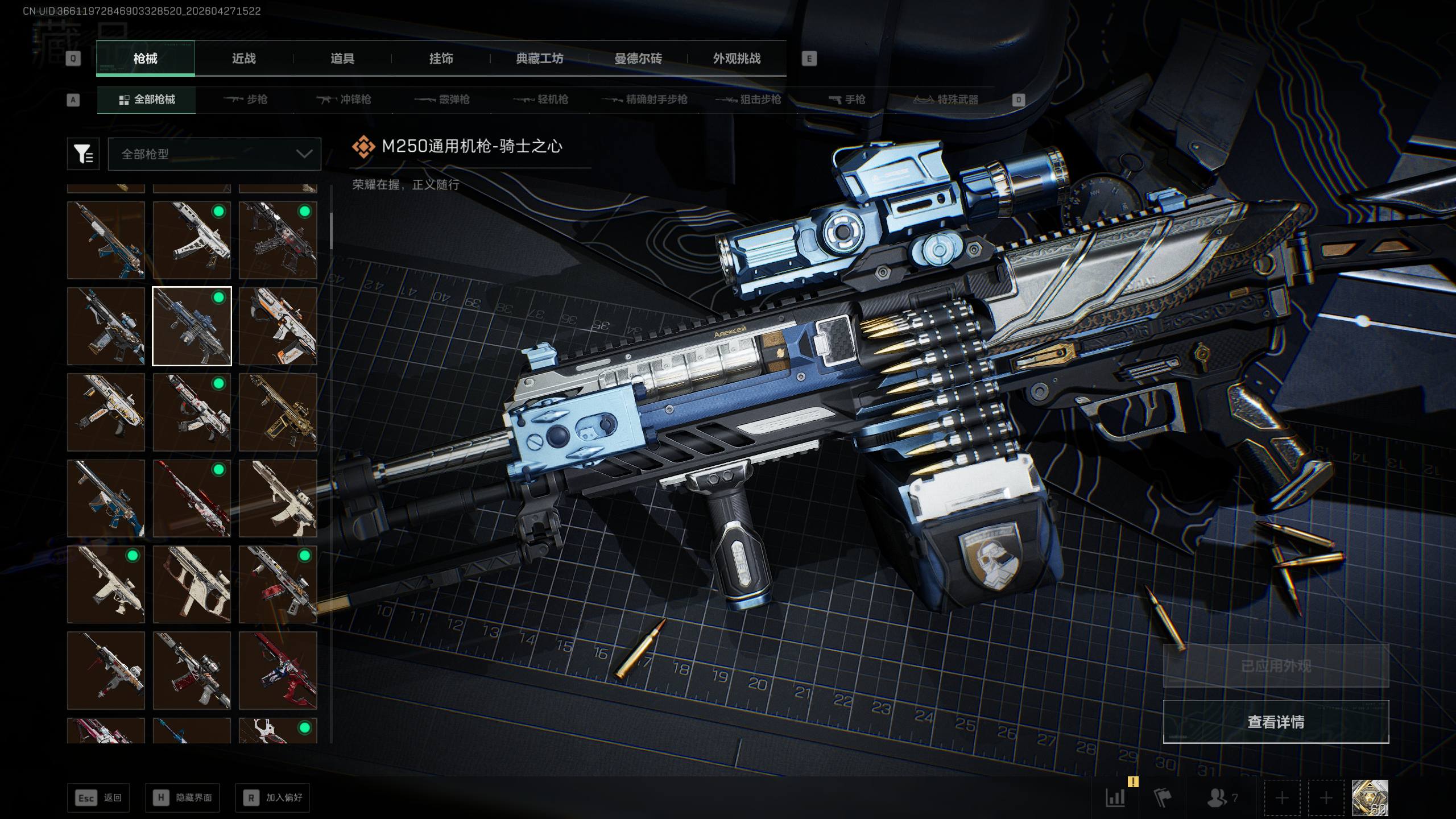Screen dimensions: 1456x819
Task: Show the 全部枪械 all-firearms category
Action: click(x=147, y=100)
